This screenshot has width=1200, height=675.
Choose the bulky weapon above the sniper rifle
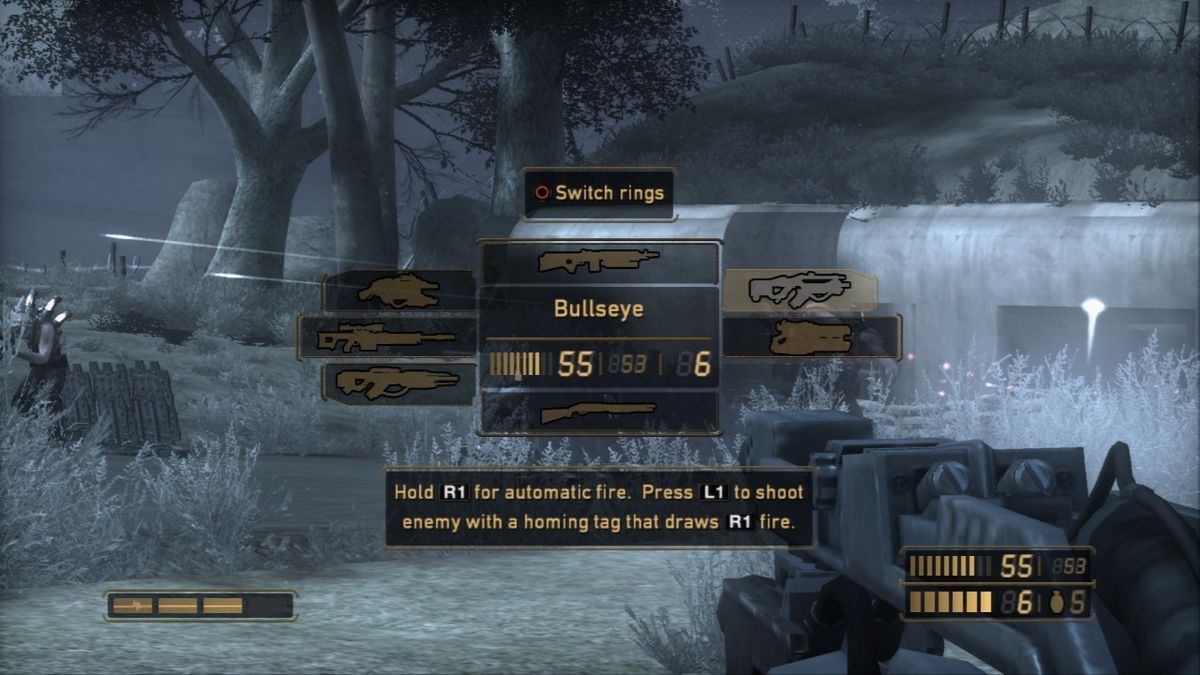point(399,291)
